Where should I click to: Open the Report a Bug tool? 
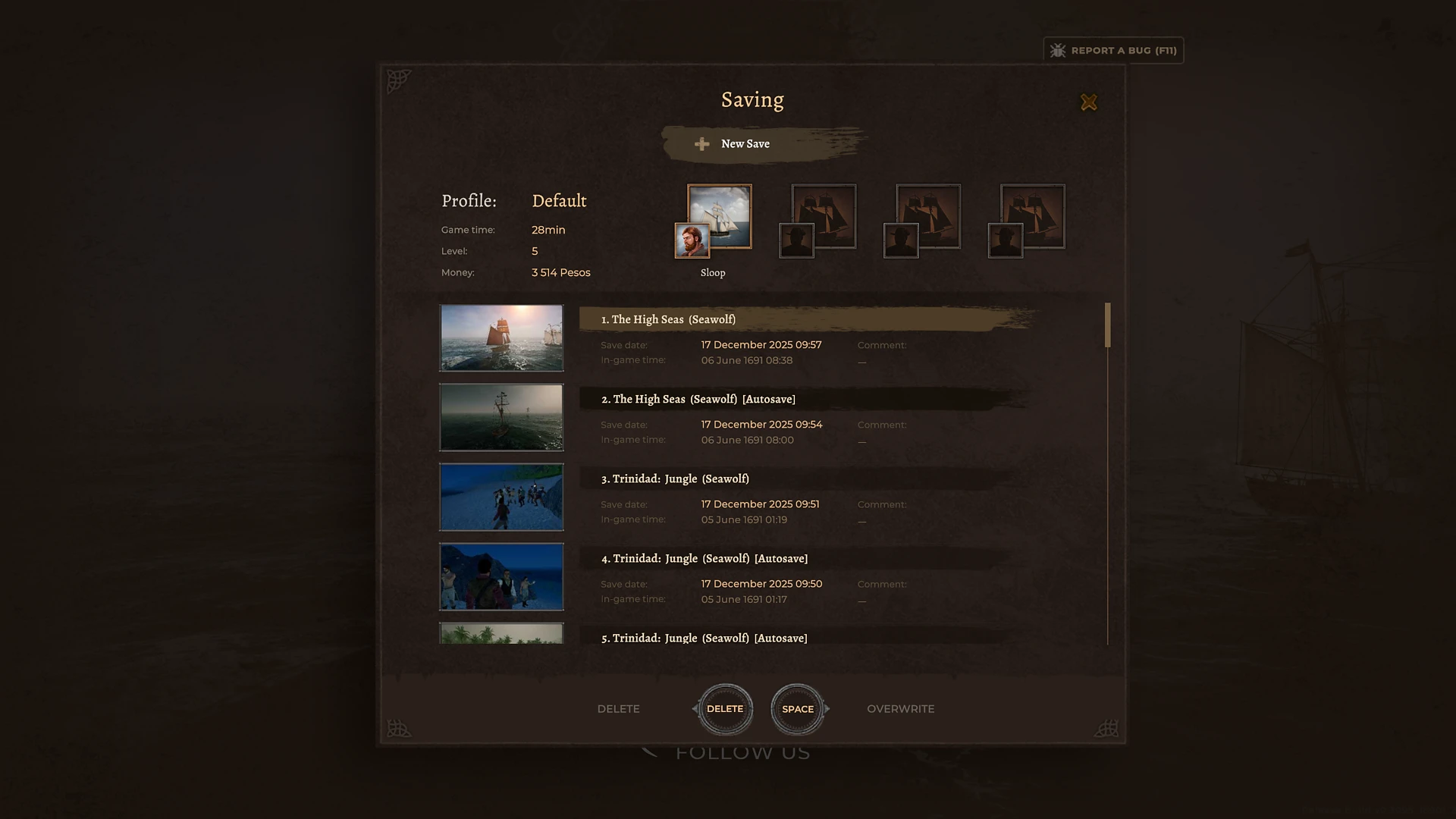click(x=1112, y=50)
